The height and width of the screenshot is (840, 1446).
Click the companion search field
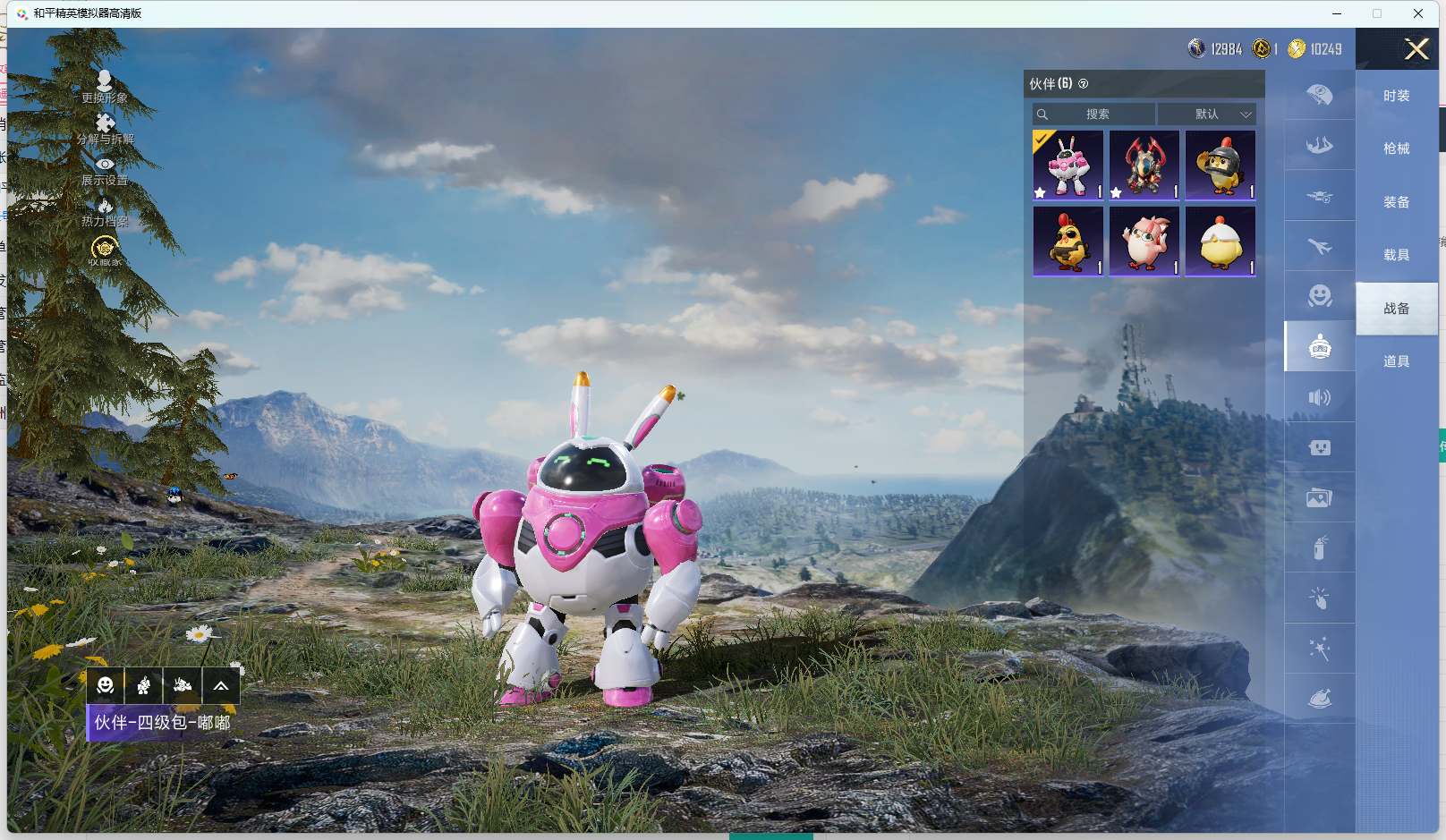(1094, 115)
